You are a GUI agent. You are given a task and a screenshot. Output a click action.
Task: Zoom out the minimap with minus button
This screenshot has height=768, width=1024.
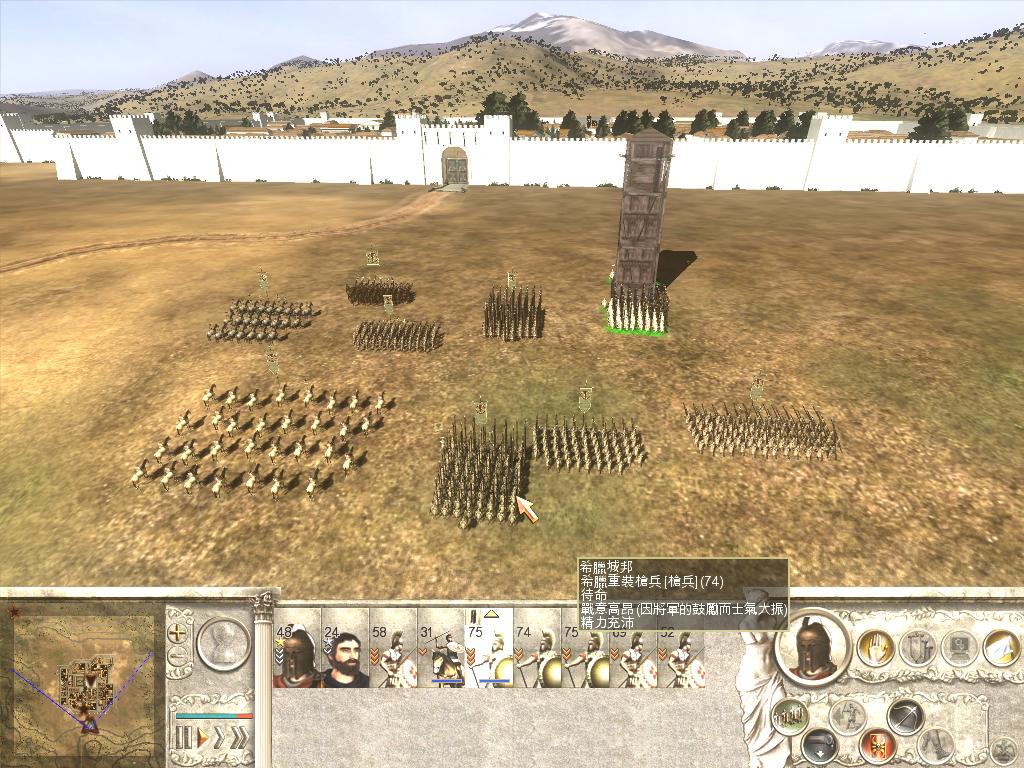point(179,657)
